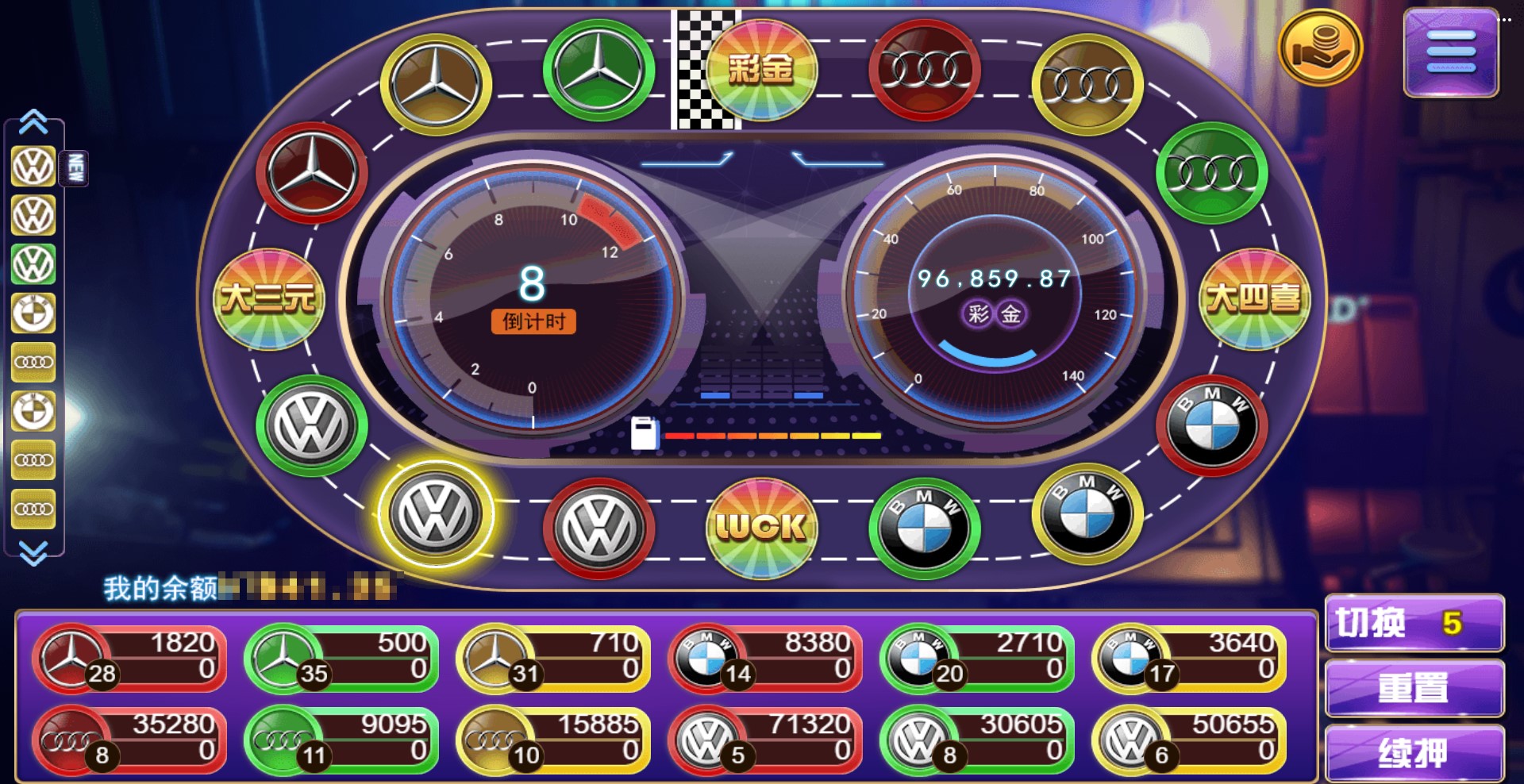Open the purple hamburger menu
Image resolution: width=1524 pixels, height=784 pixels.
[1450, 52]
